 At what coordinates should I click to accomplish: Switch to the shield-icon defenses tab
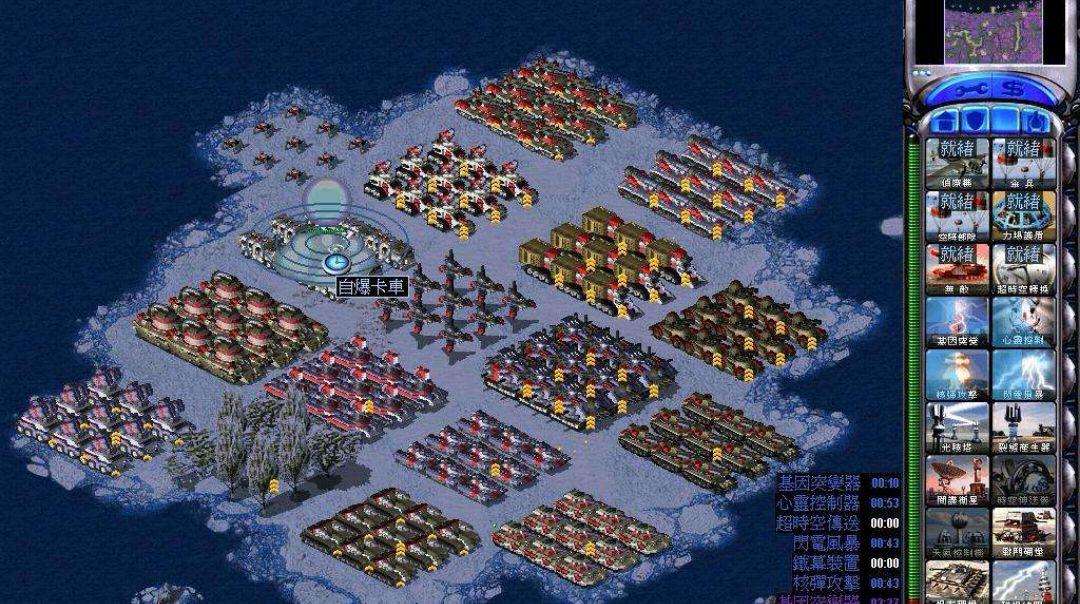977,122
